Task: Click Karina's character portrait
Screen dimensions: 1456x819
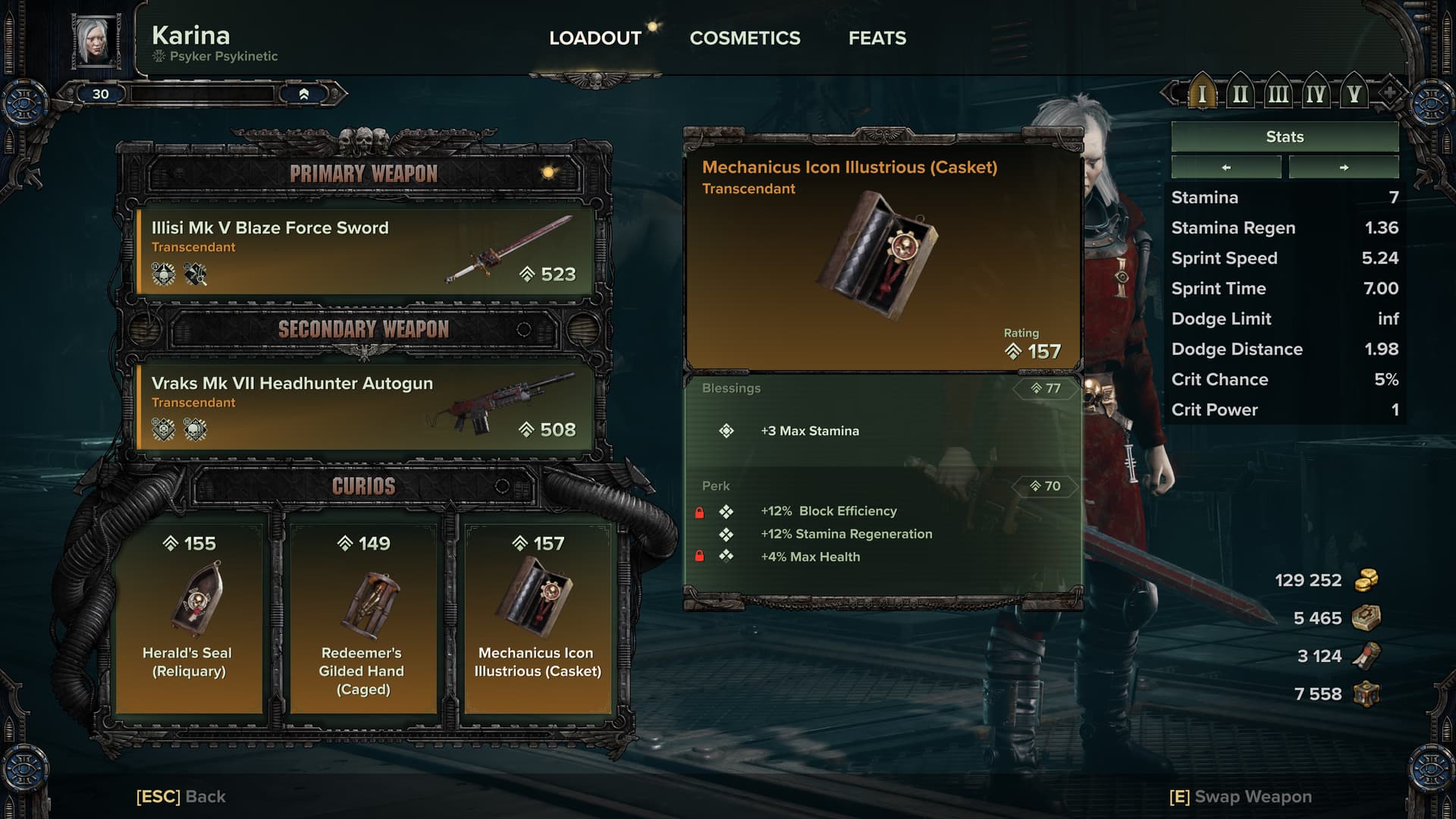Action: [x=96, y=40]
